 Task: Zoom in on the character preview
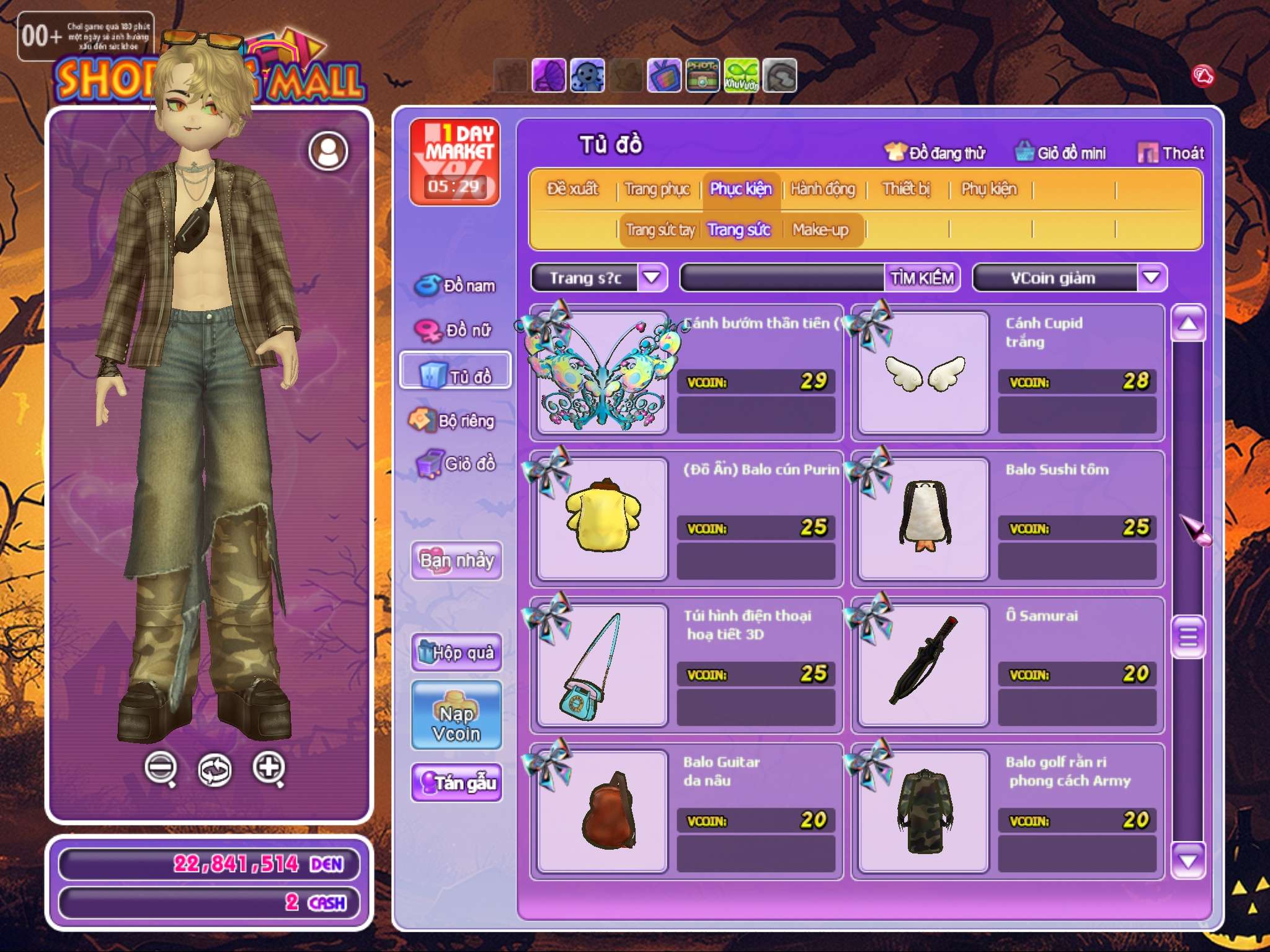[x=269, y=769]
